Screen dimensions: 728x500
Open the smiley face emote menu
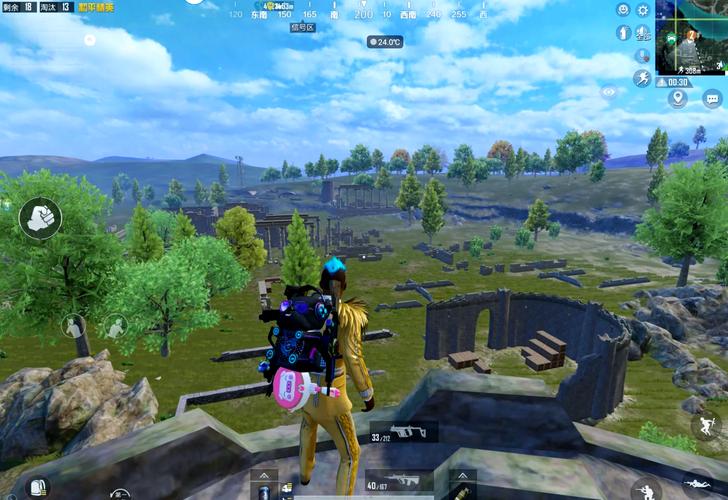click(622, 10)
